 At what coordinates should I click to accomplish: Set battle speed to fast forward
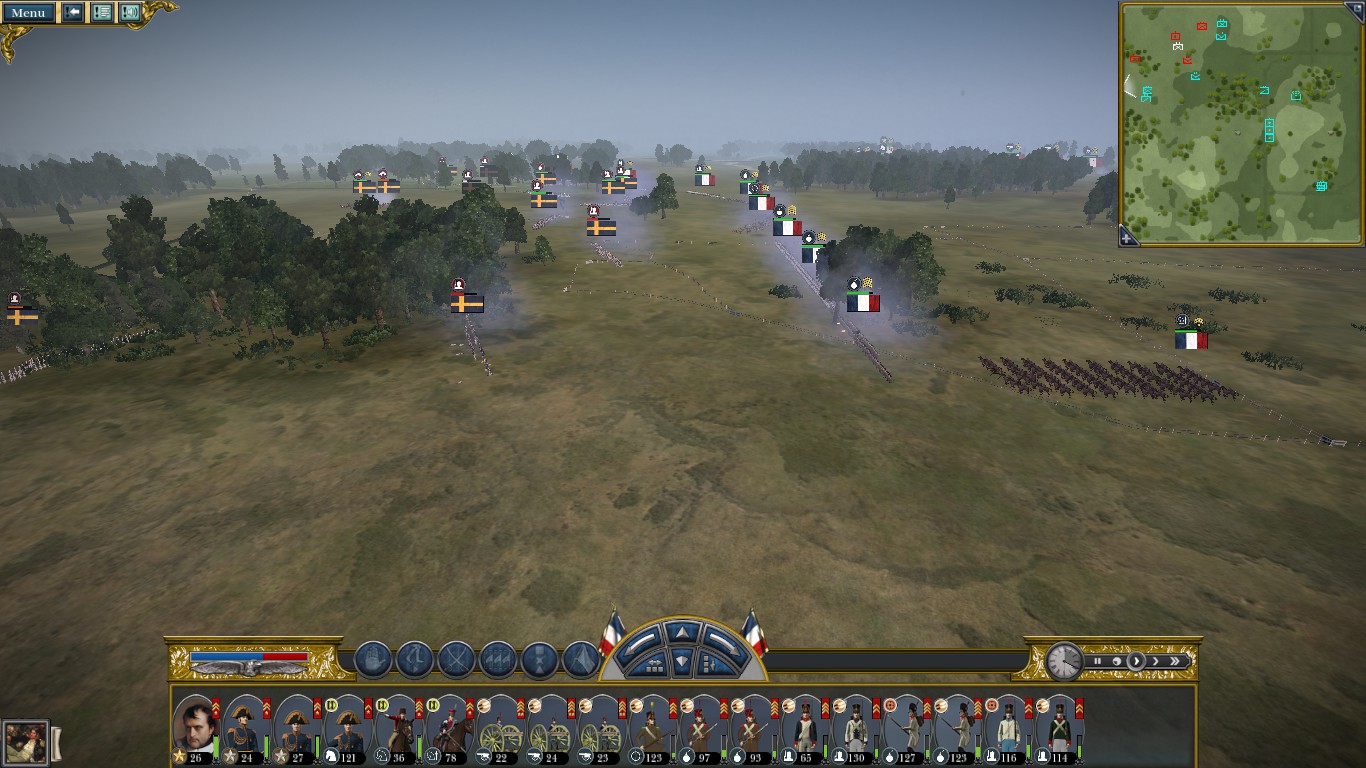1155,661
